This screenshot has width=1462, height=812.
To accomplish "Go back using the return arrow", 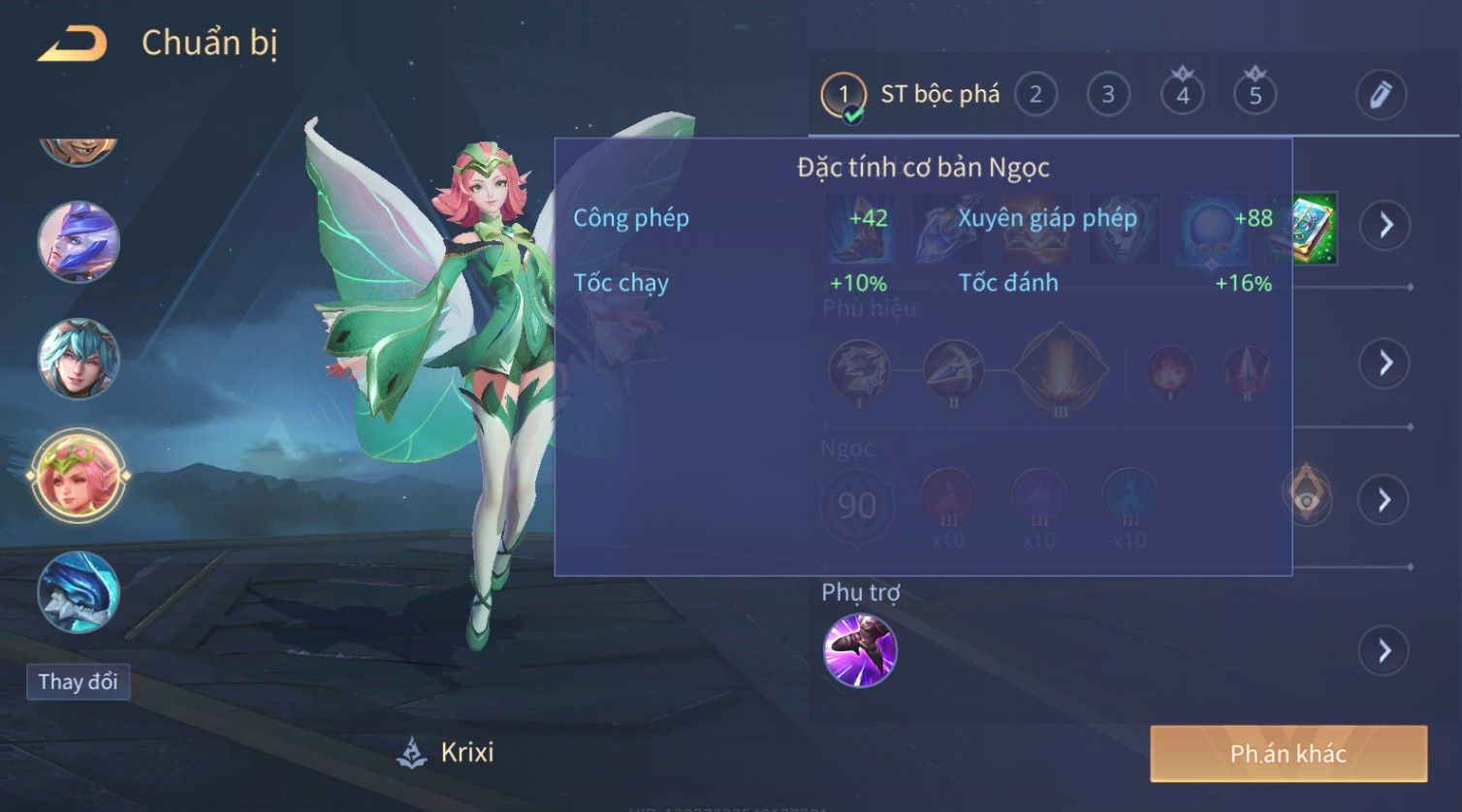I will [x=73, y=44].
